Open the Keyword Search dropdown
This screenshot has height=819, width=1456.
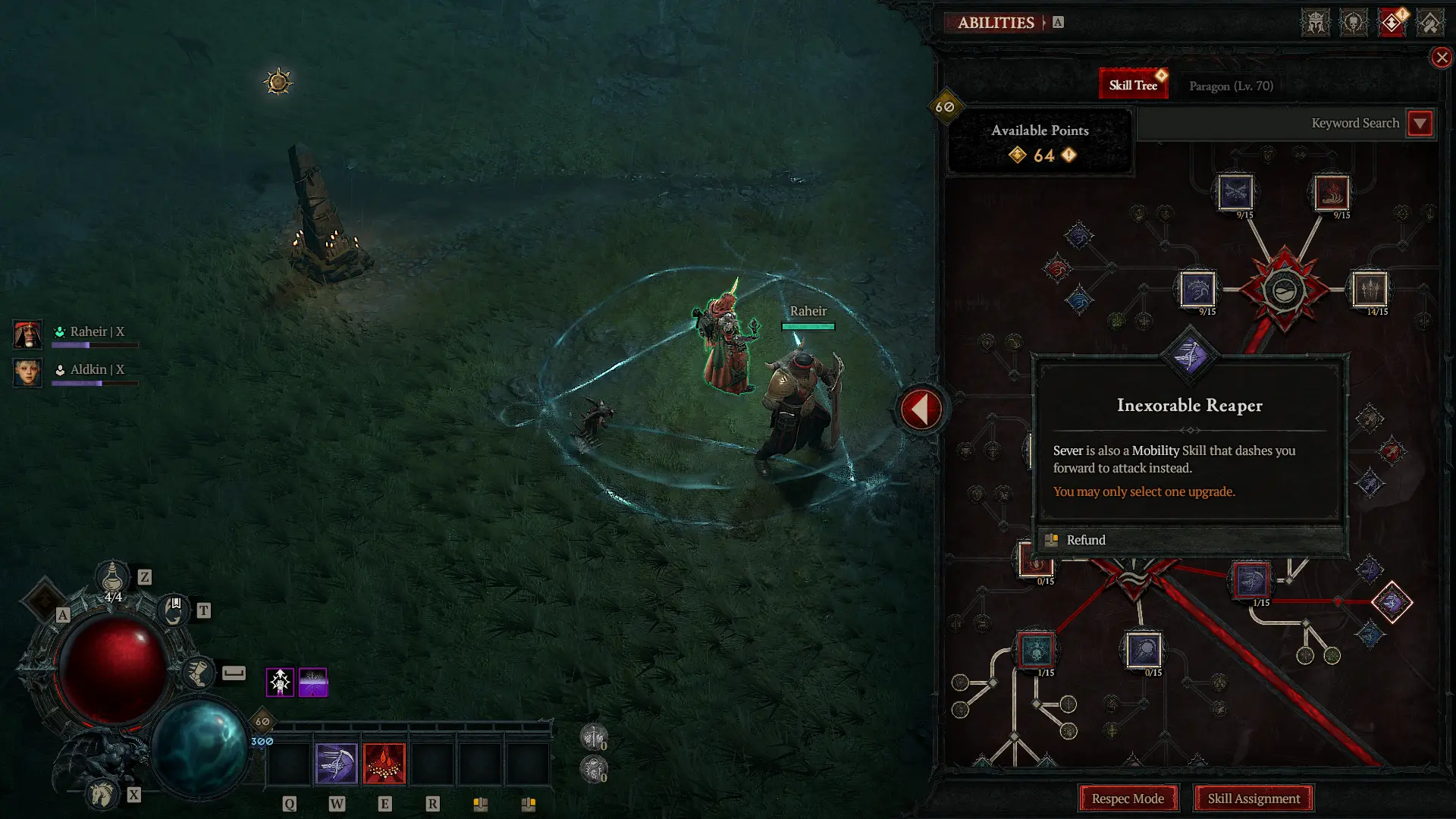click(x=1421, y=123)
